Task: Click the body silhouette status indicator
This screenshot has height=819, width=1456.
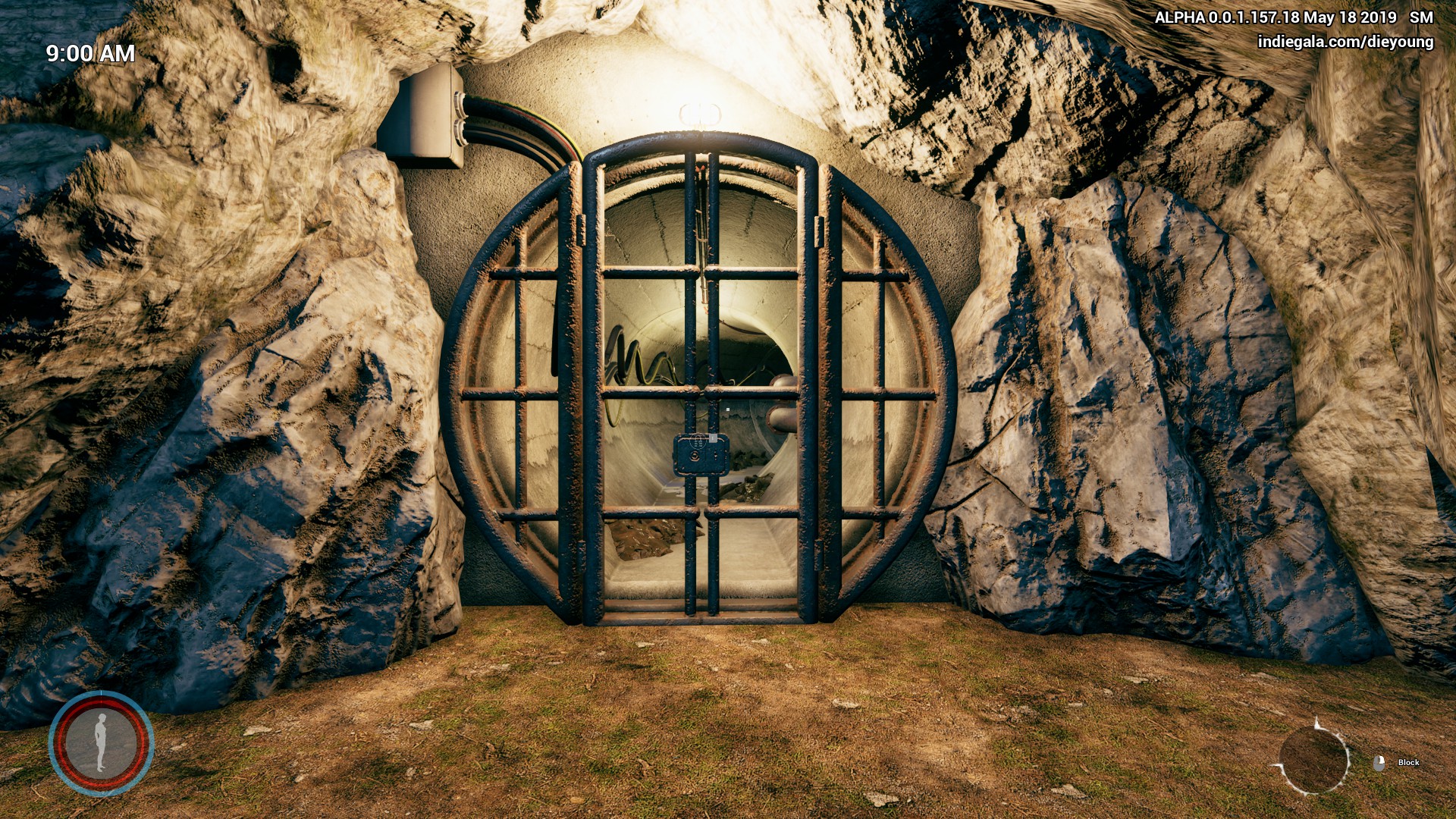Action: point(101,743)
